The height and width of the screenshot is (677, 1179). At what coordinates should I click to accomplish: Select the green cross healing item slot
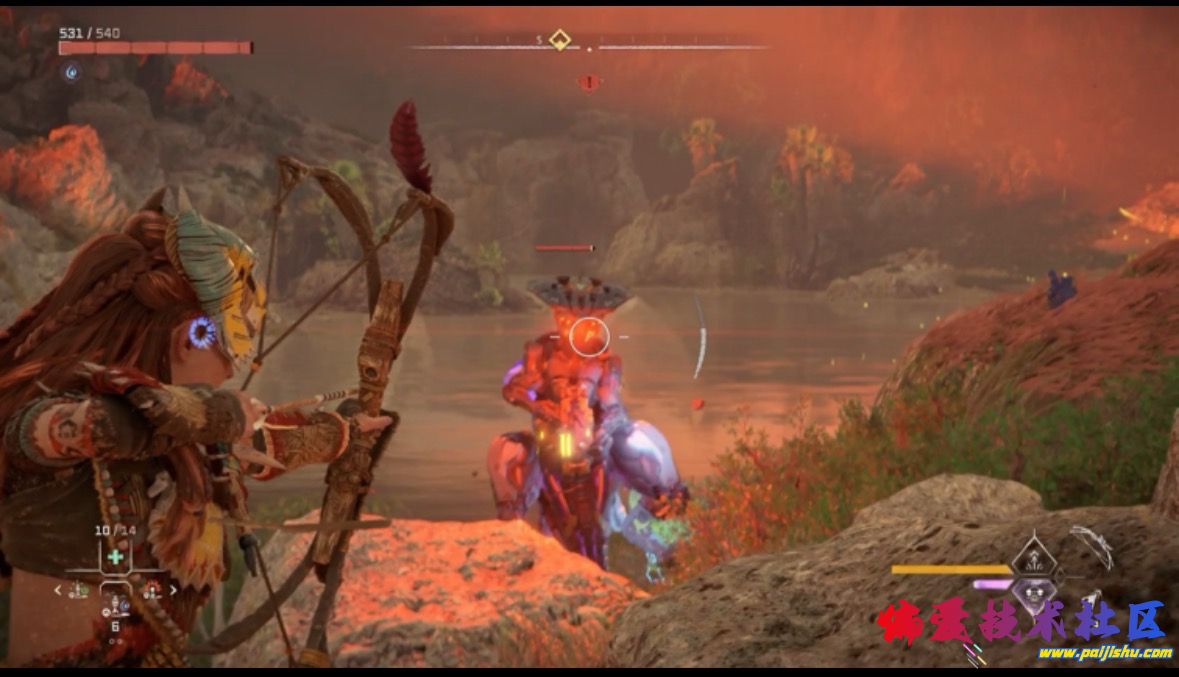pos(117,557)
